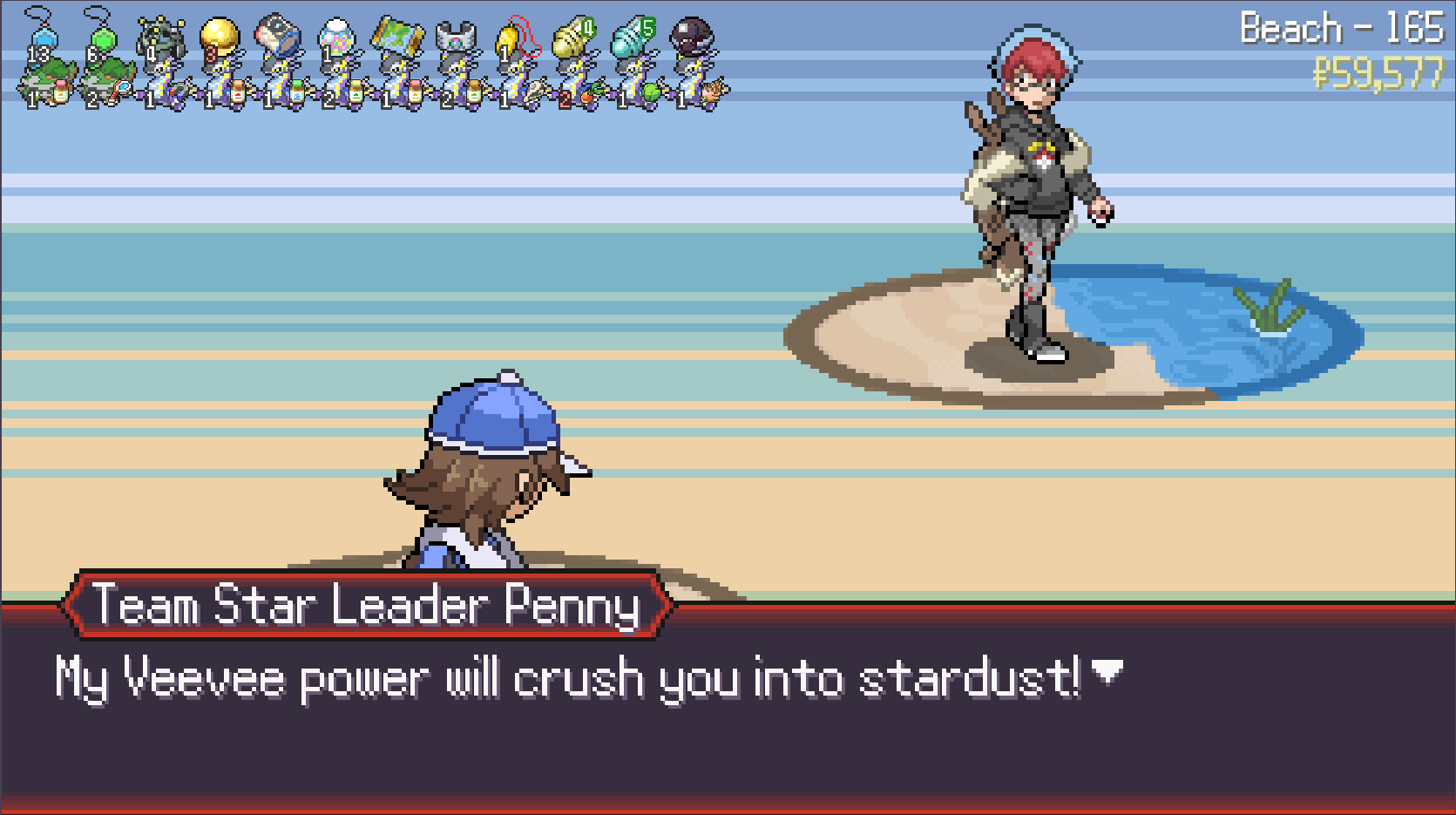Select the Pokémon holding a magnifying lens
Screen dimensions: 1456x815
click(109, 89)
